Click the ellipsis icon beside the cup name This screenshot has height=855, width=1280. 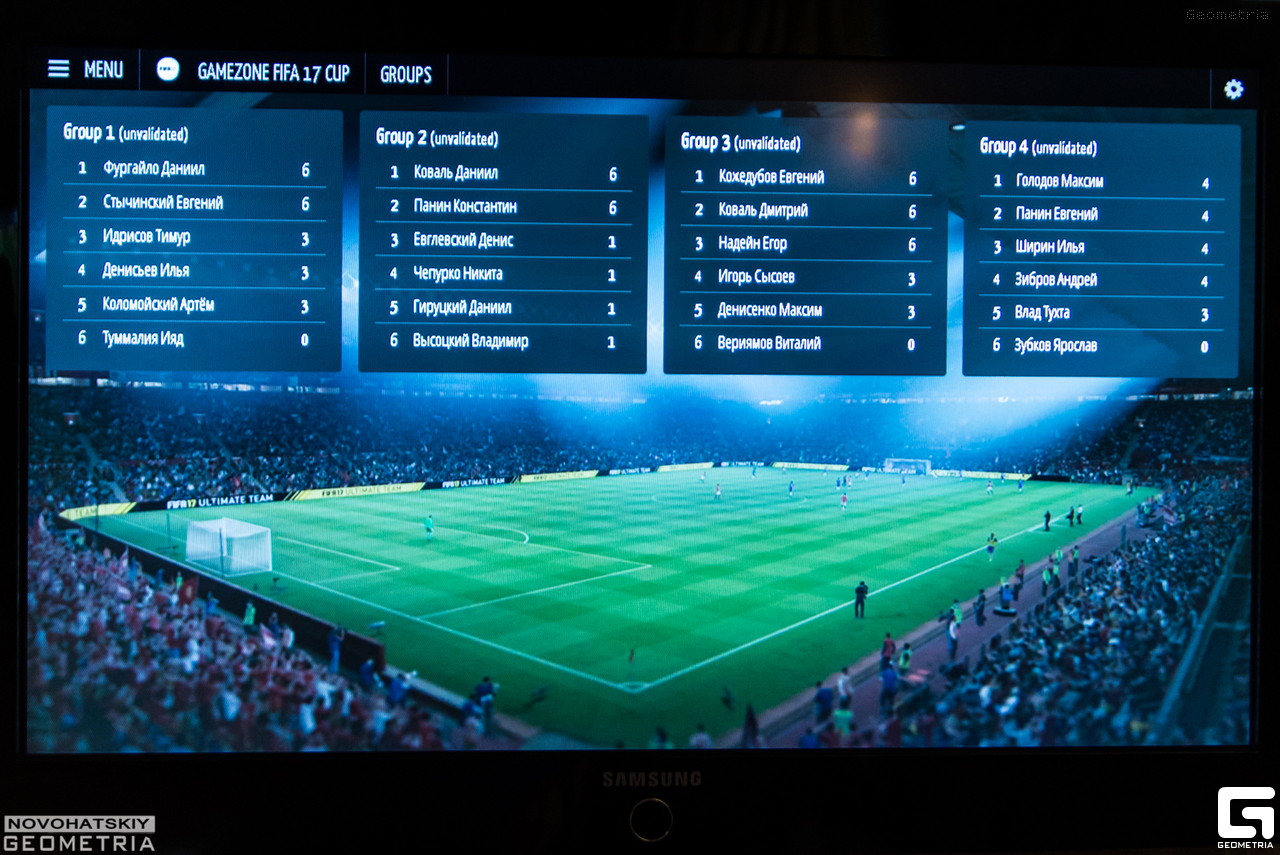pyautogui.click(x=168, y=69)
